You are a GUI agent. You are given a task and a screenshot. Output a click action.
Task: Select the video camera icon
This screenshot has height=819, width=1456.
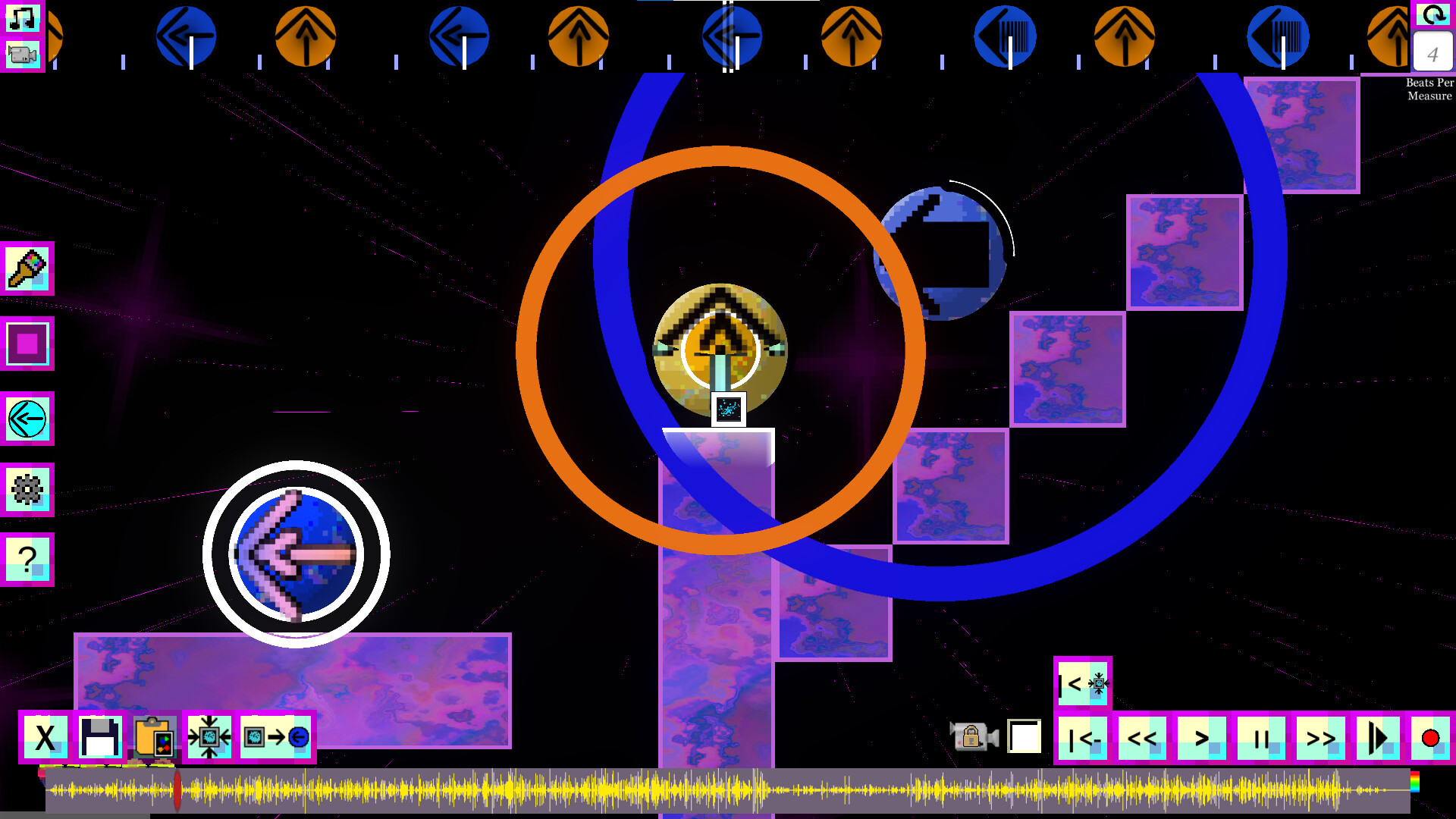pos(23,55)
